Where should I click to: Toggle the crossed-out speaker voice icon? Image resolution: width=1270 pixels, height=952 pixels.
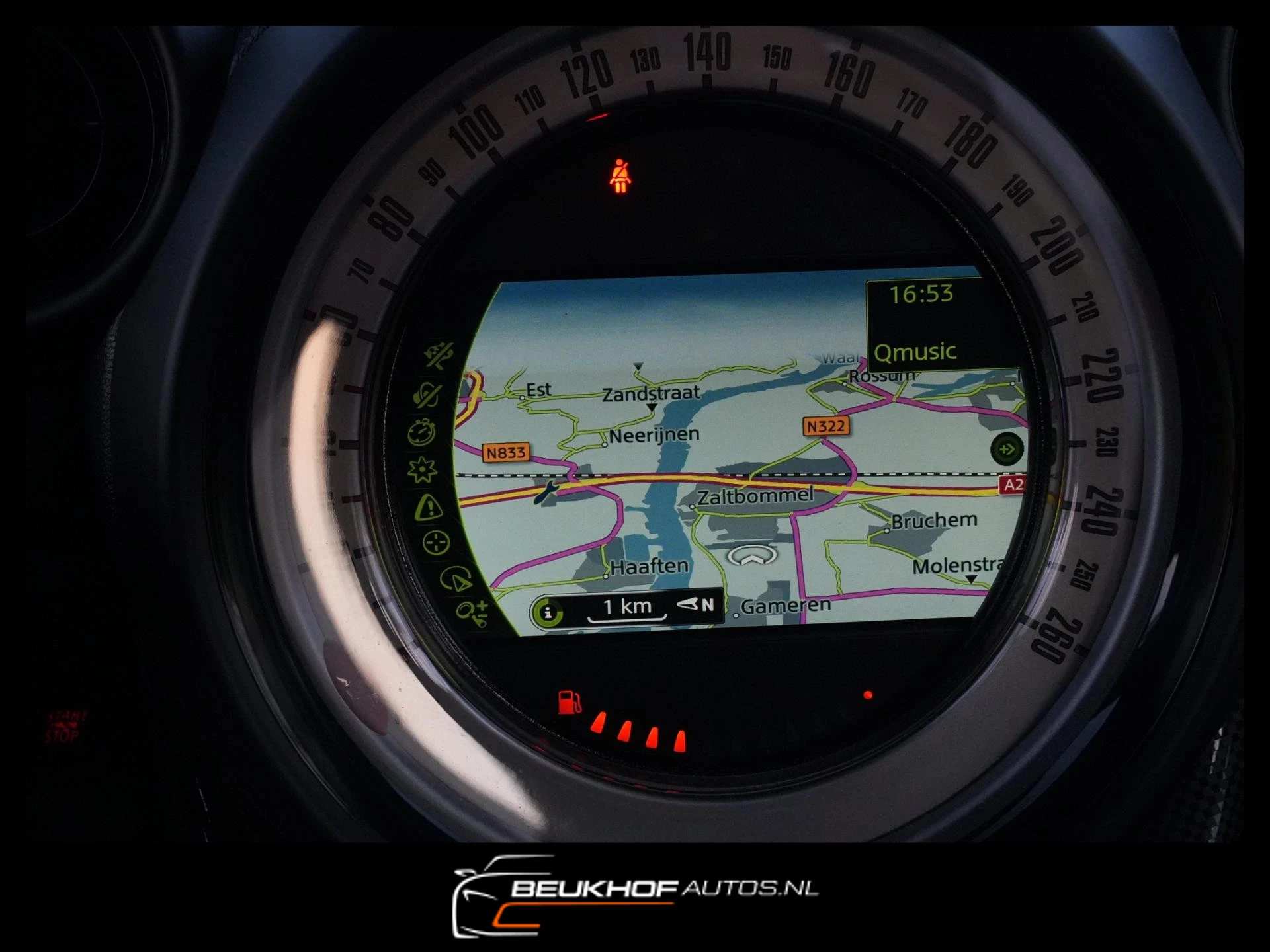click(x=428, y=395)
